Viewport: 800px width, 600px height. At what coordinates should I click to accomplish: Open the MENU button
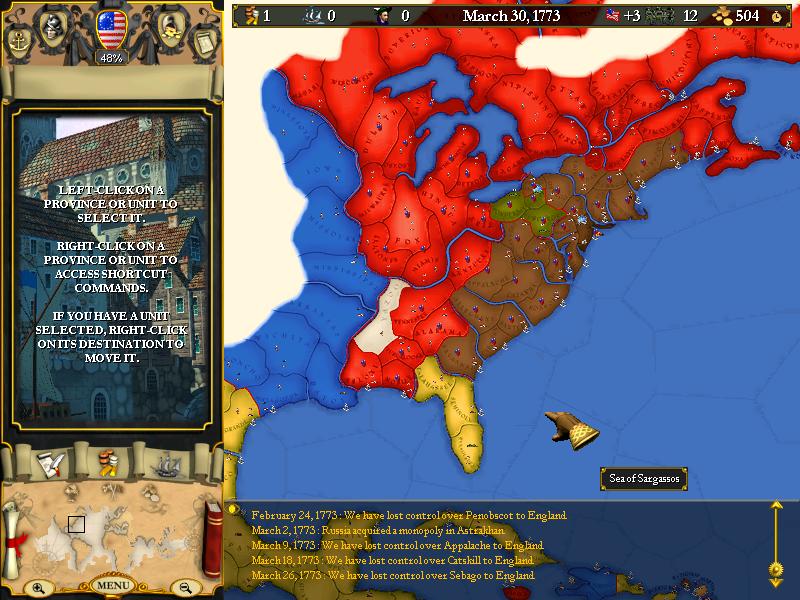pos(111,585)
